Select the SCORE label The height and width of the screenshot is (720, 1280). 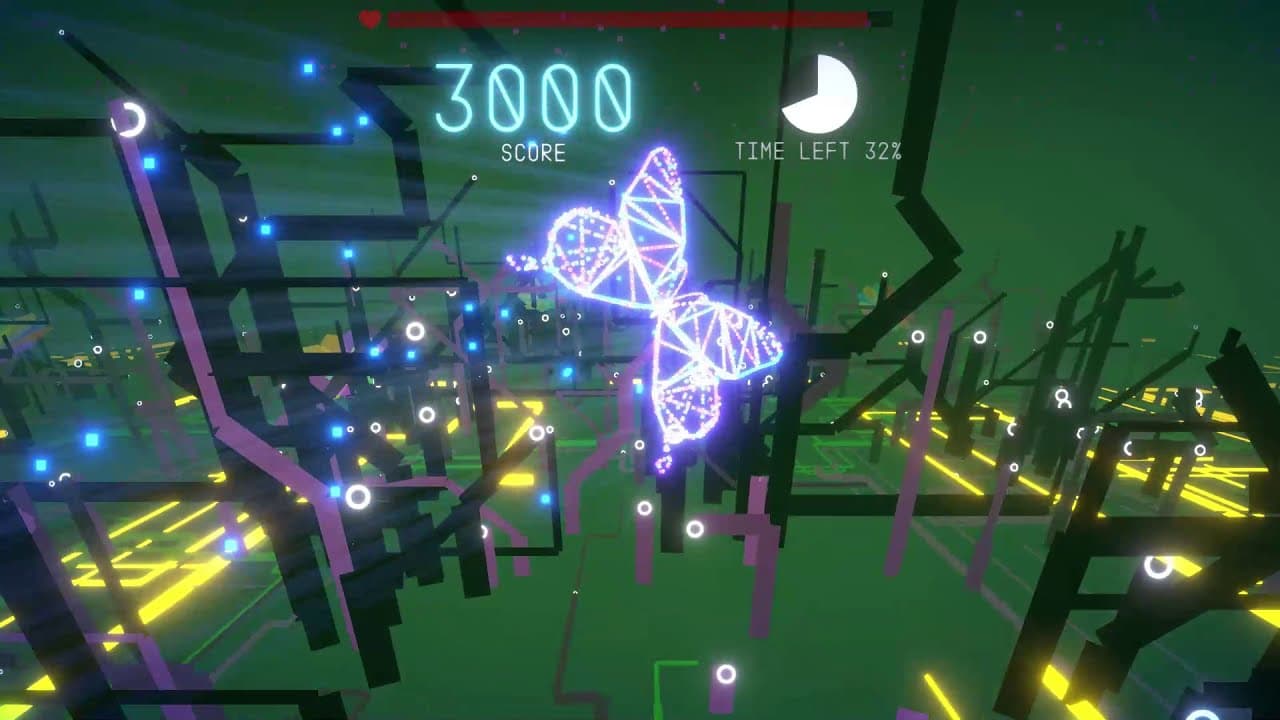point(534,153)
